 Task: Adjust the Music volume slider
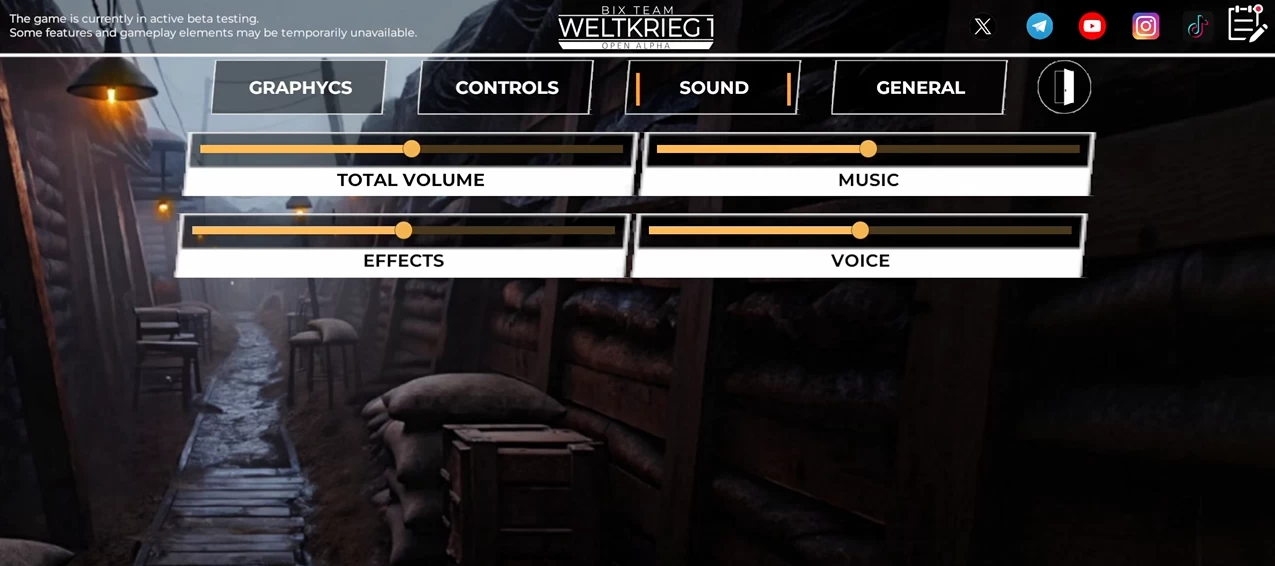coord(868,149)
